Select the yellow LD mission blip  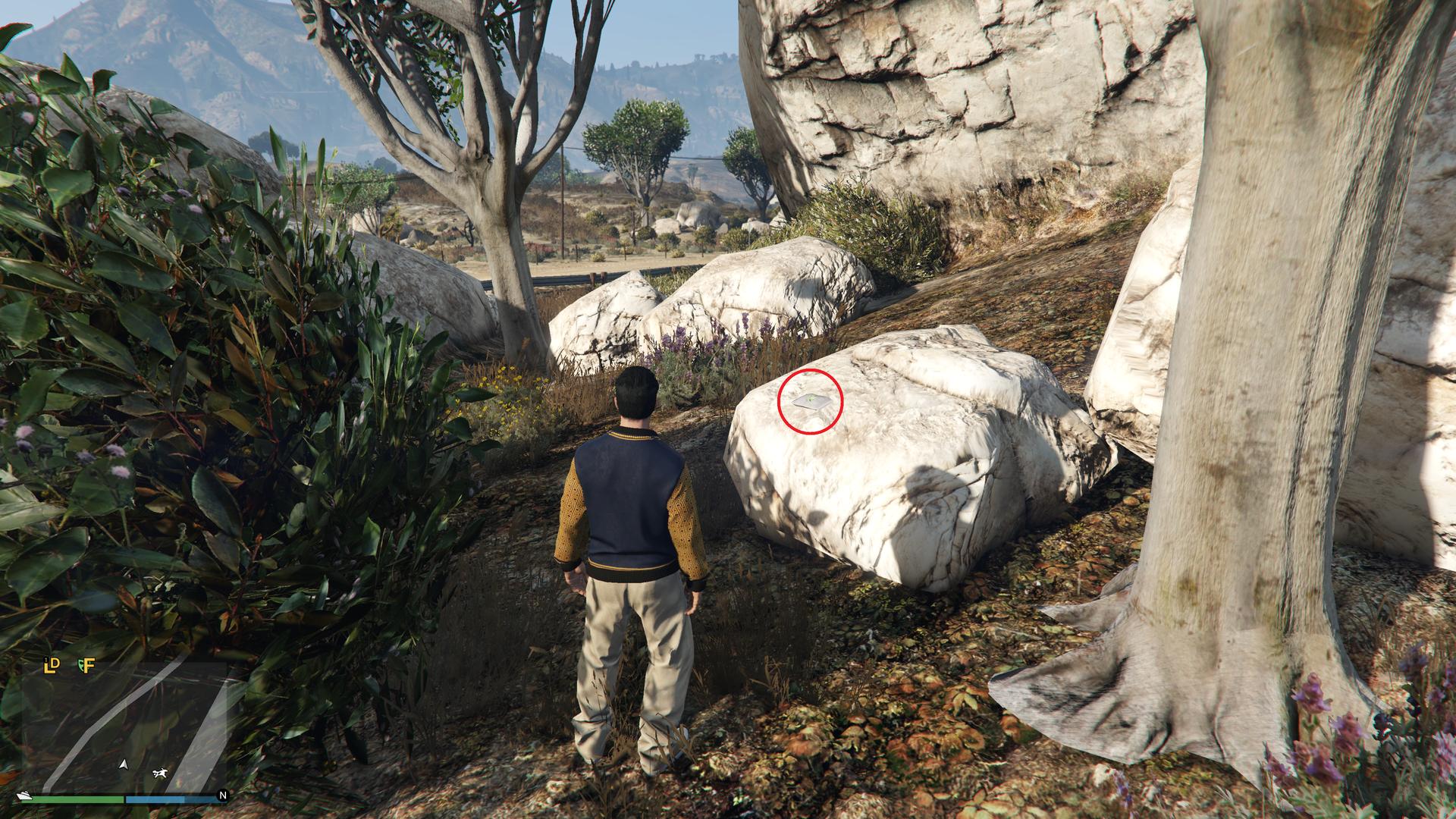(51, 666)
